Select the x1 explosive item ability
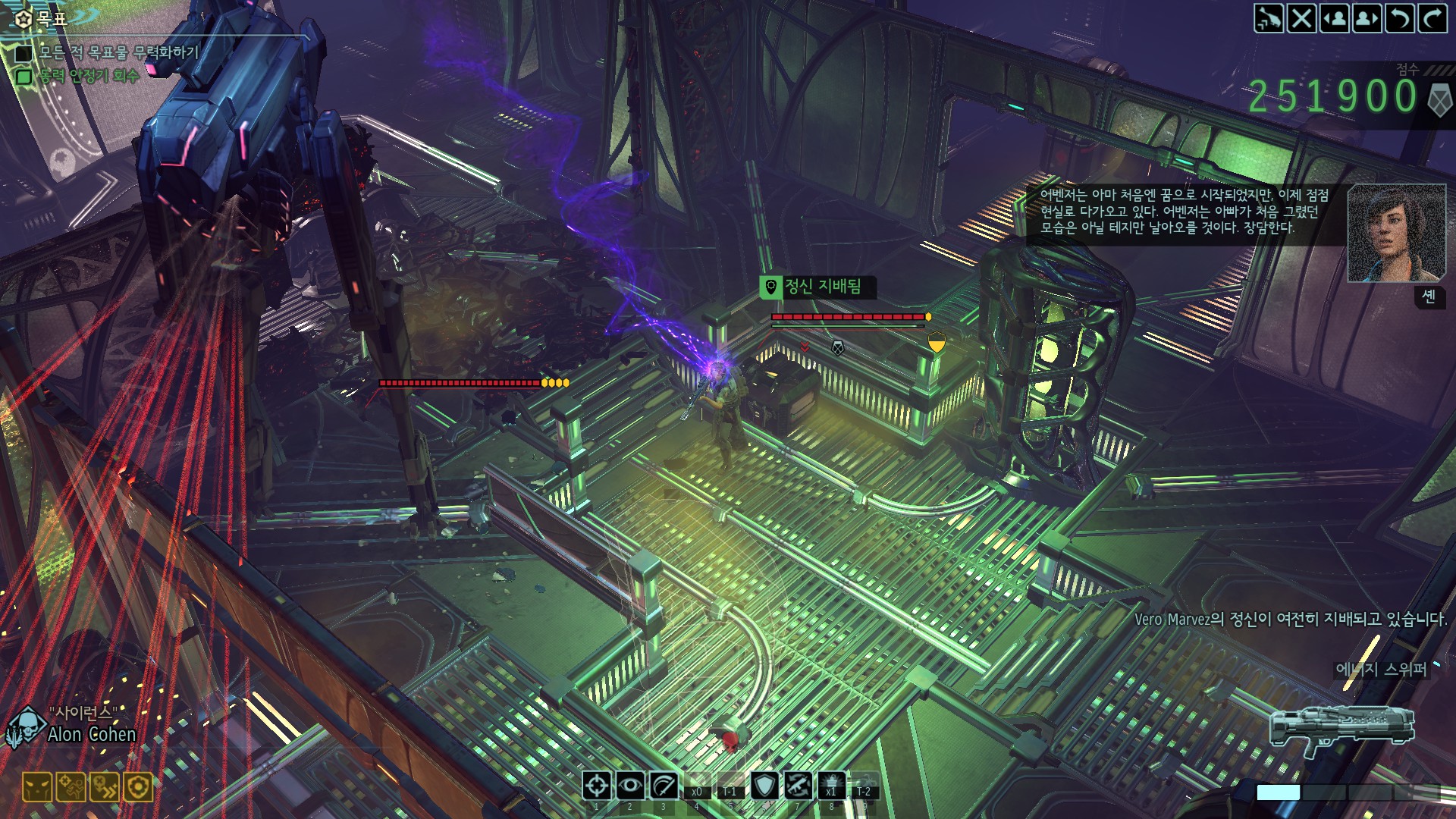The width and height of the screenshot is (1456, 819). 831,786
